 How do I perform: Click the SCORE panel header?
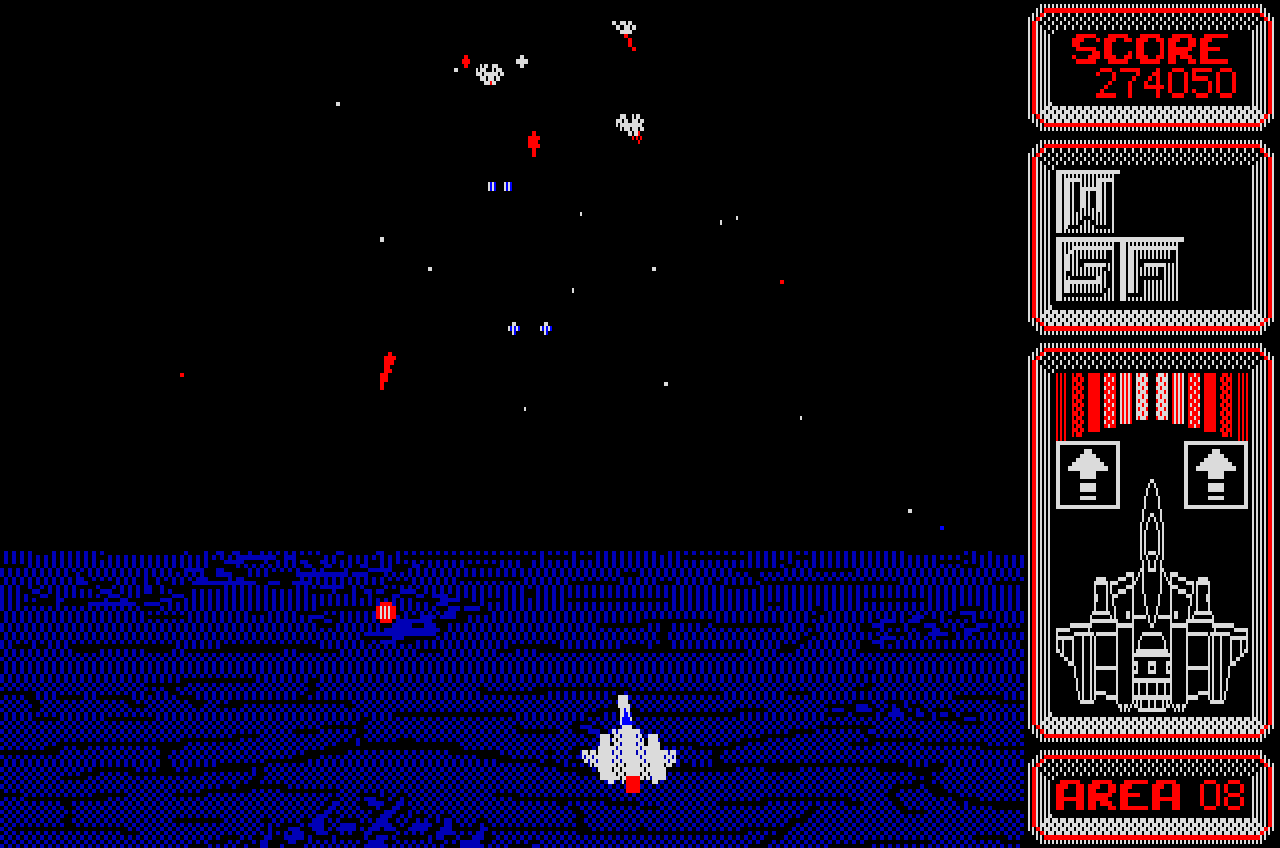1148,47
